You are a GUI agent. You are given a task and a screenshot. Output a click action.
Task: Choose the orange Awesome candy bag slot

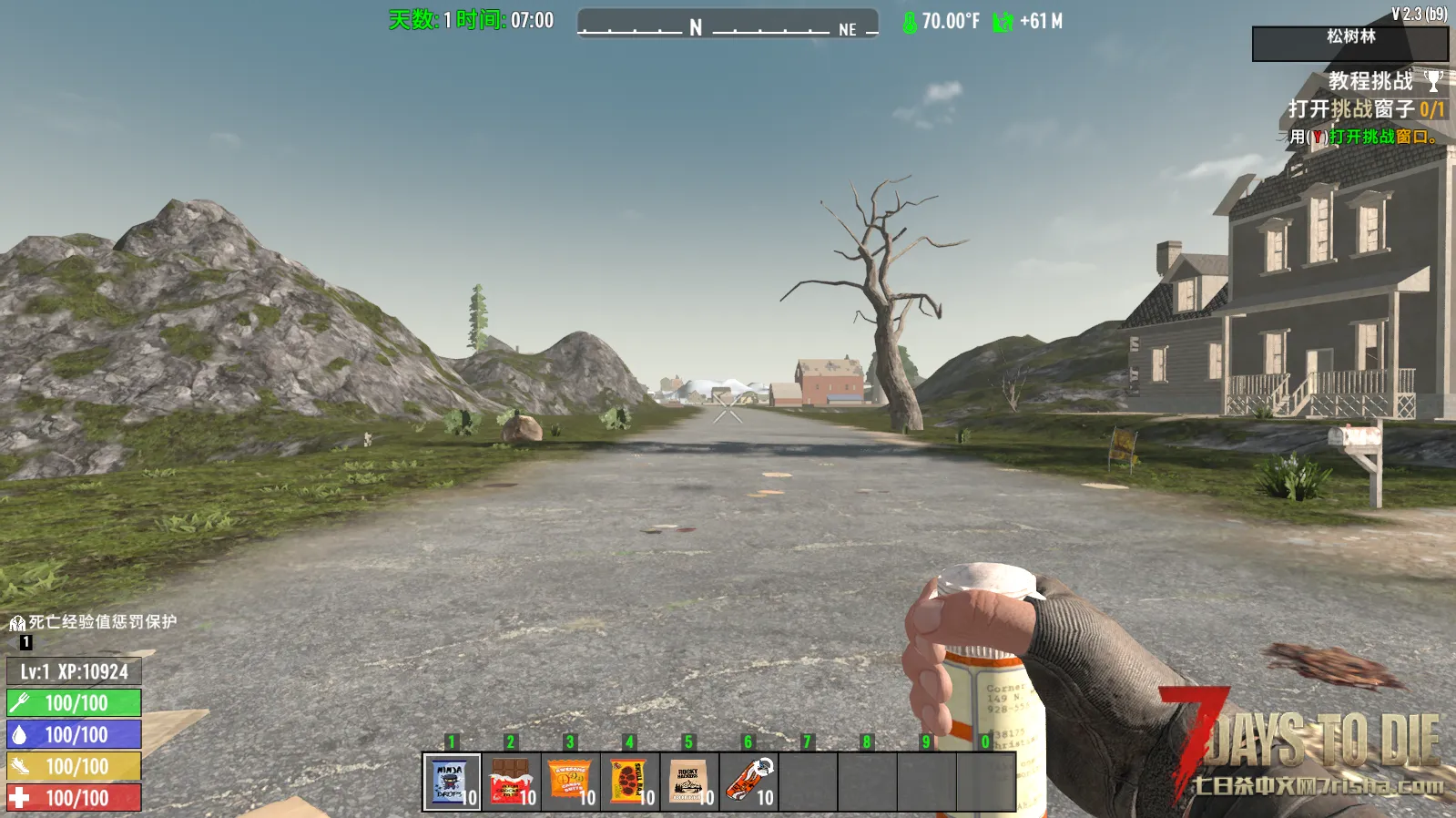point(570,782)
